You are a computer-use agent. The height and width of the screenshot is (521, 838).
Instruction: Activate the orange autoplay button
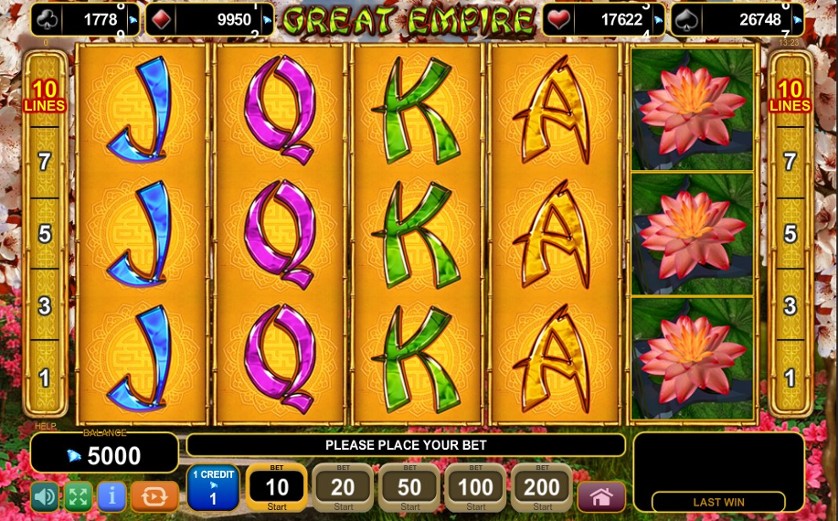pyautogui.click(x=154, y=496)
